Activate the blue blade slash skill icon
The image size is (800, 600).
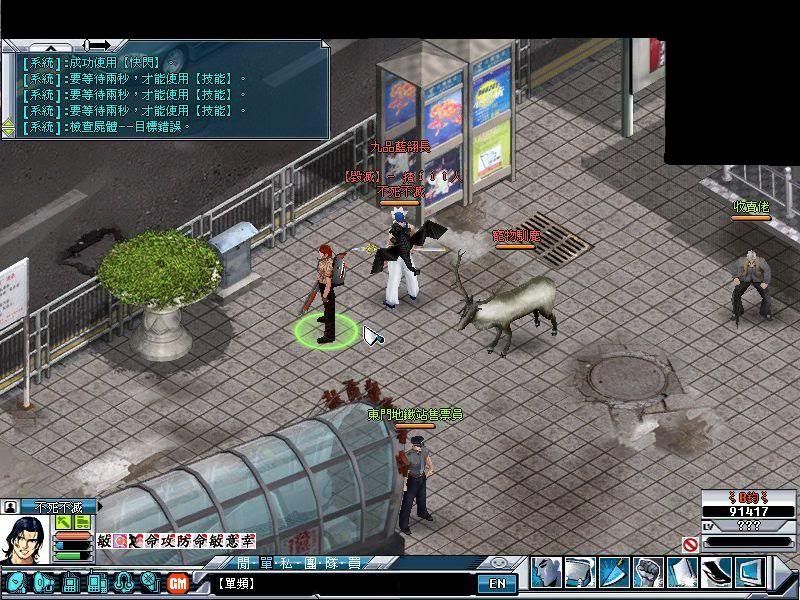click(614, 572)
